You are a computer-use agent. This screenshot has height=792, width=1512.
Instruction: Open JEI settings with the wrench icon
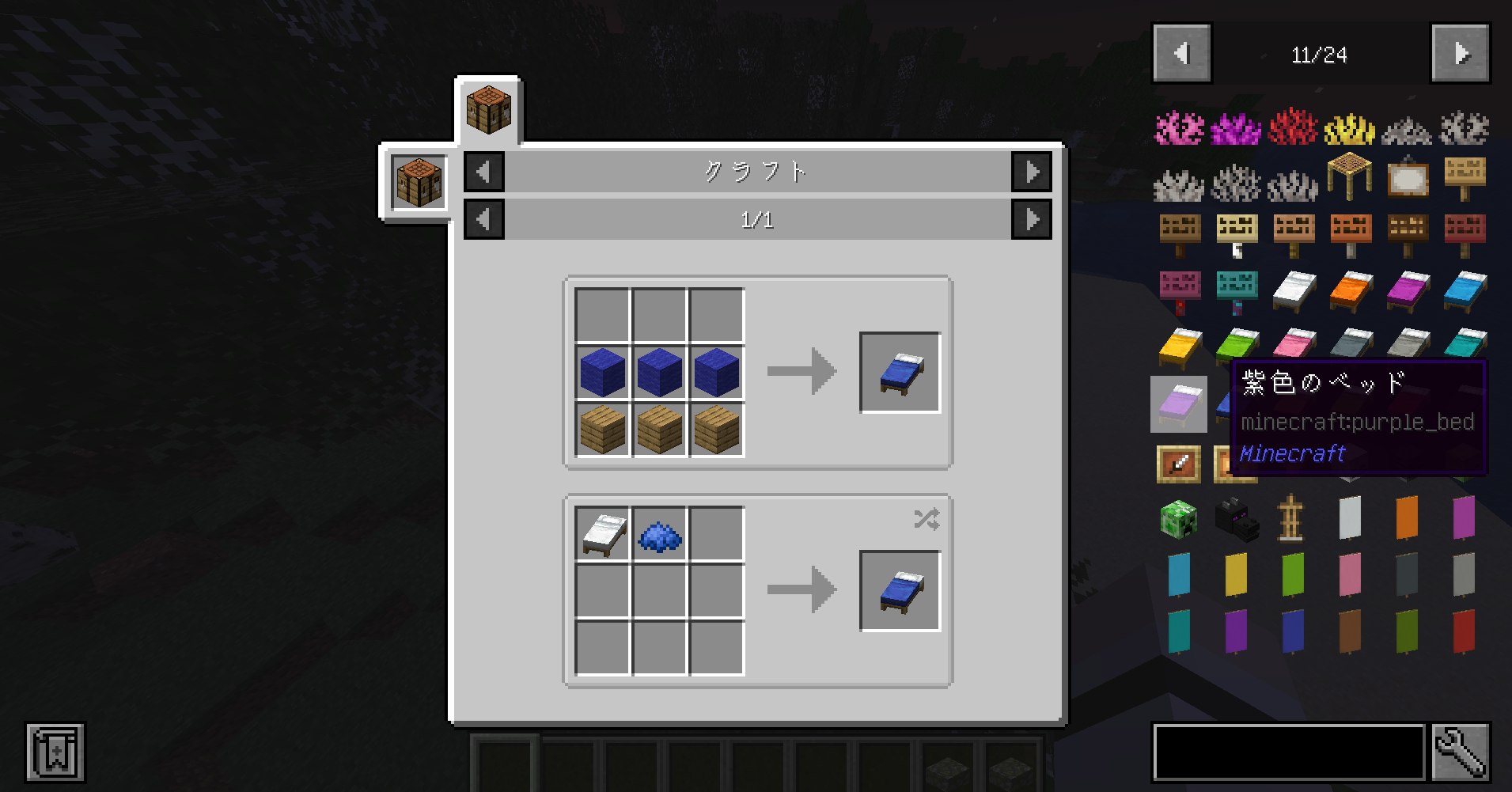[x=1462, y=752]
